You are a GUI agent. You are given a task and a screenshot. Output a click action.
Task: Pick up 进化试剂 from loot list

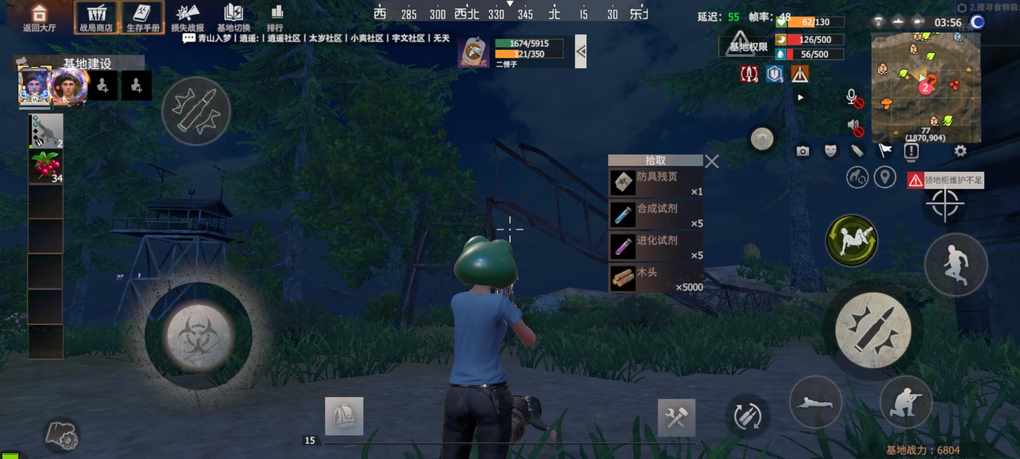pyautogui.click(x=657, y=246)
